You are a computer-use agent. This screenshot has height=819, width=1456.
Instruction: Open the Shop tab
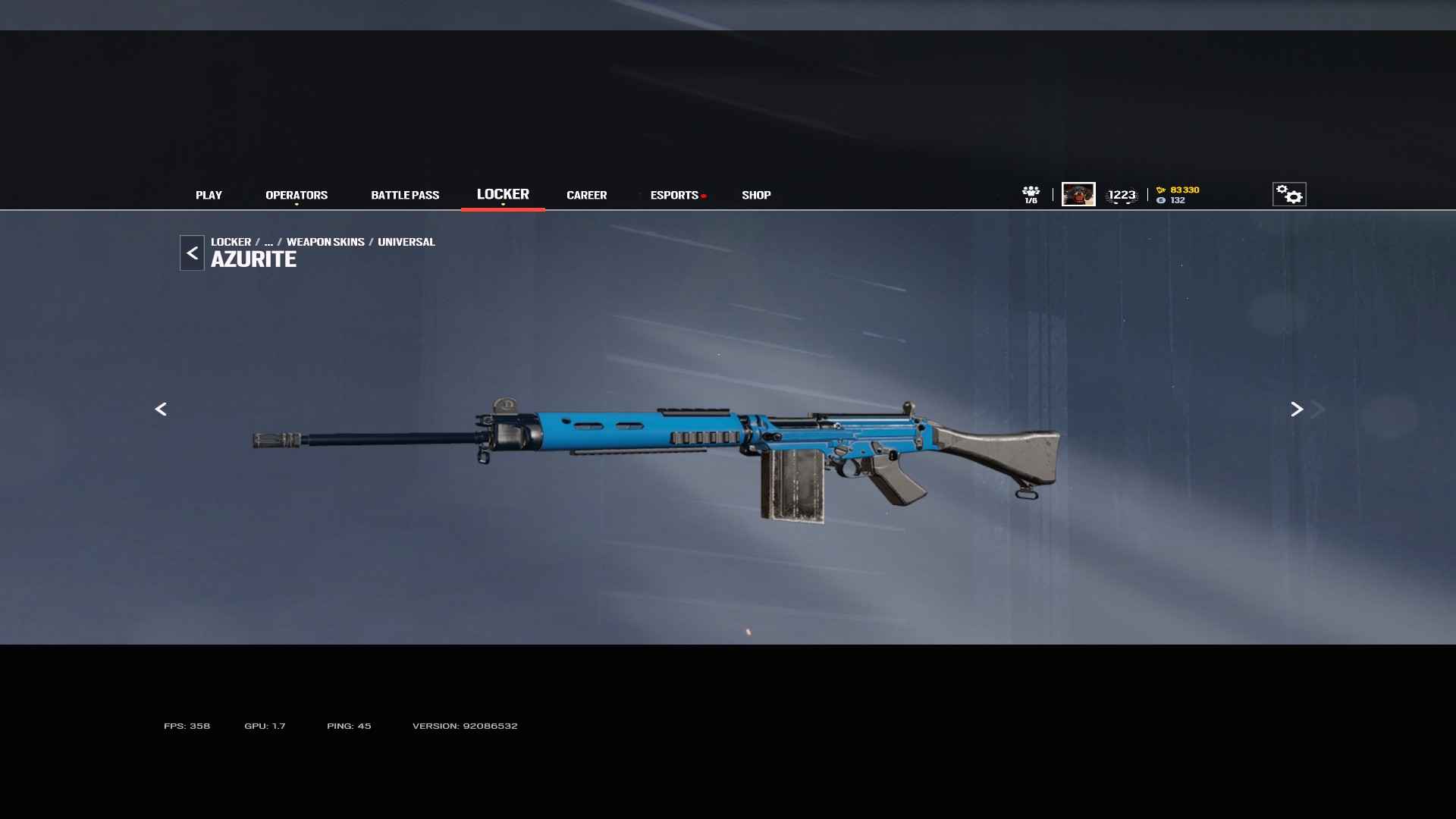[756, 195]
